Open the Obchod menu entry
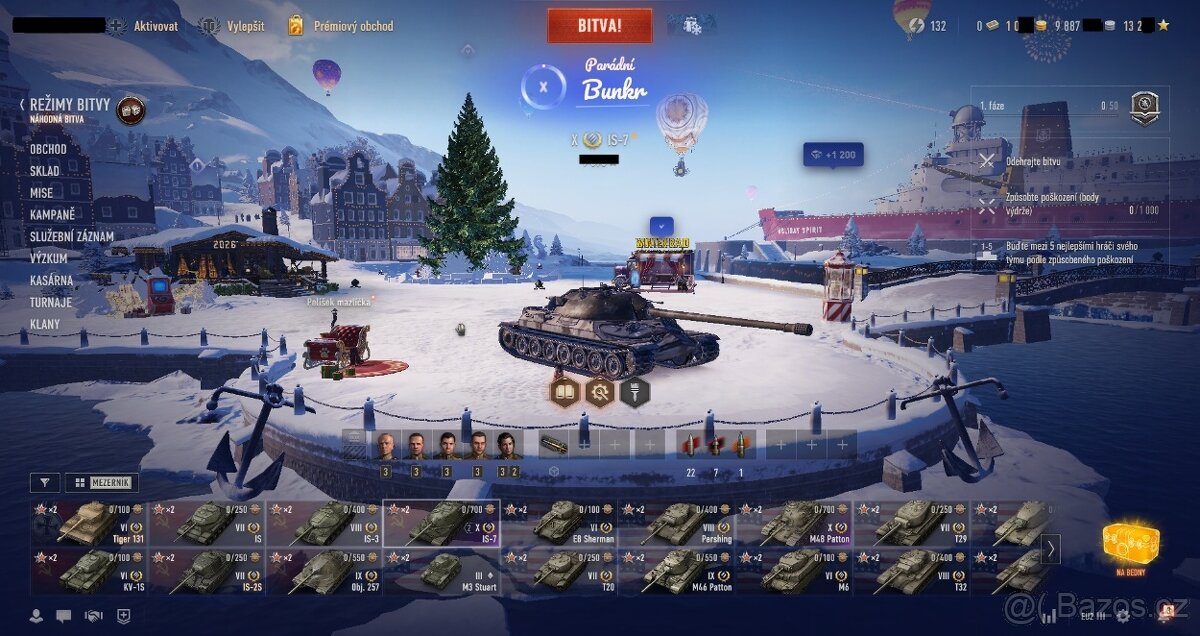This screenshot has height=636, width=1200. coord(48,149)
